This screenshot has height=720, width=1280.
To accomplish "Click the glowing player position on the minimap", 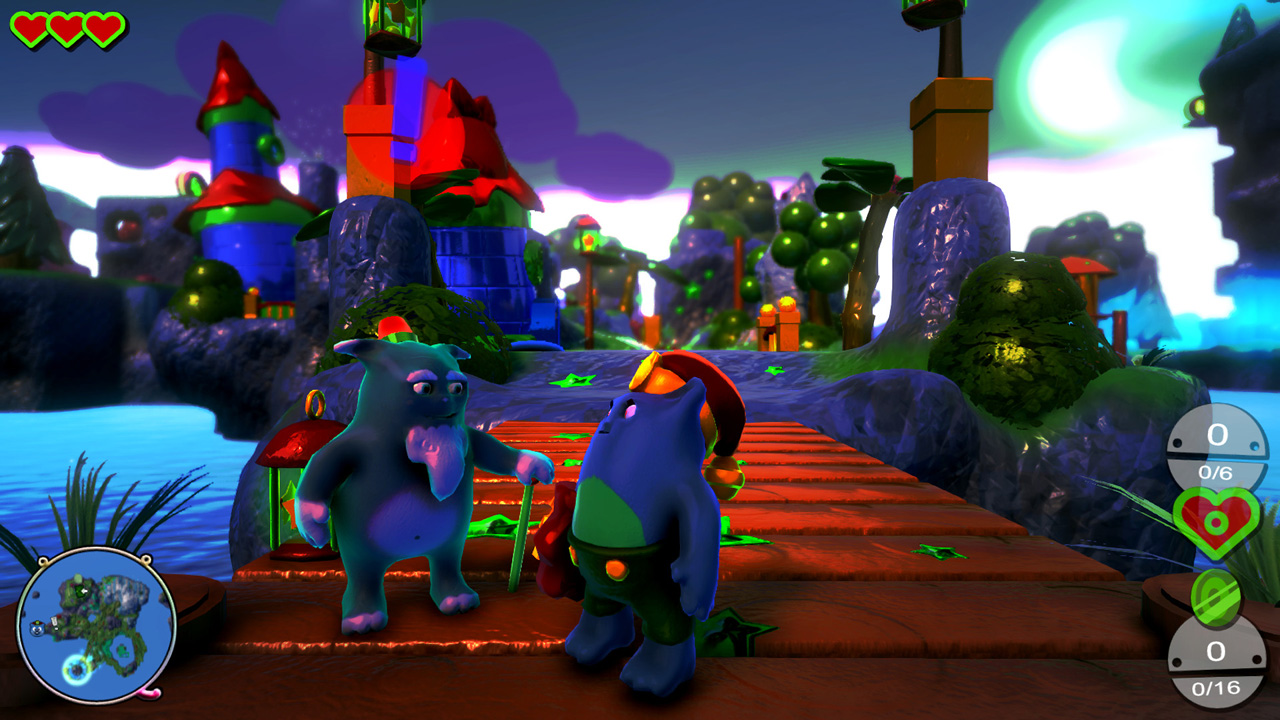I will [75, 668].
